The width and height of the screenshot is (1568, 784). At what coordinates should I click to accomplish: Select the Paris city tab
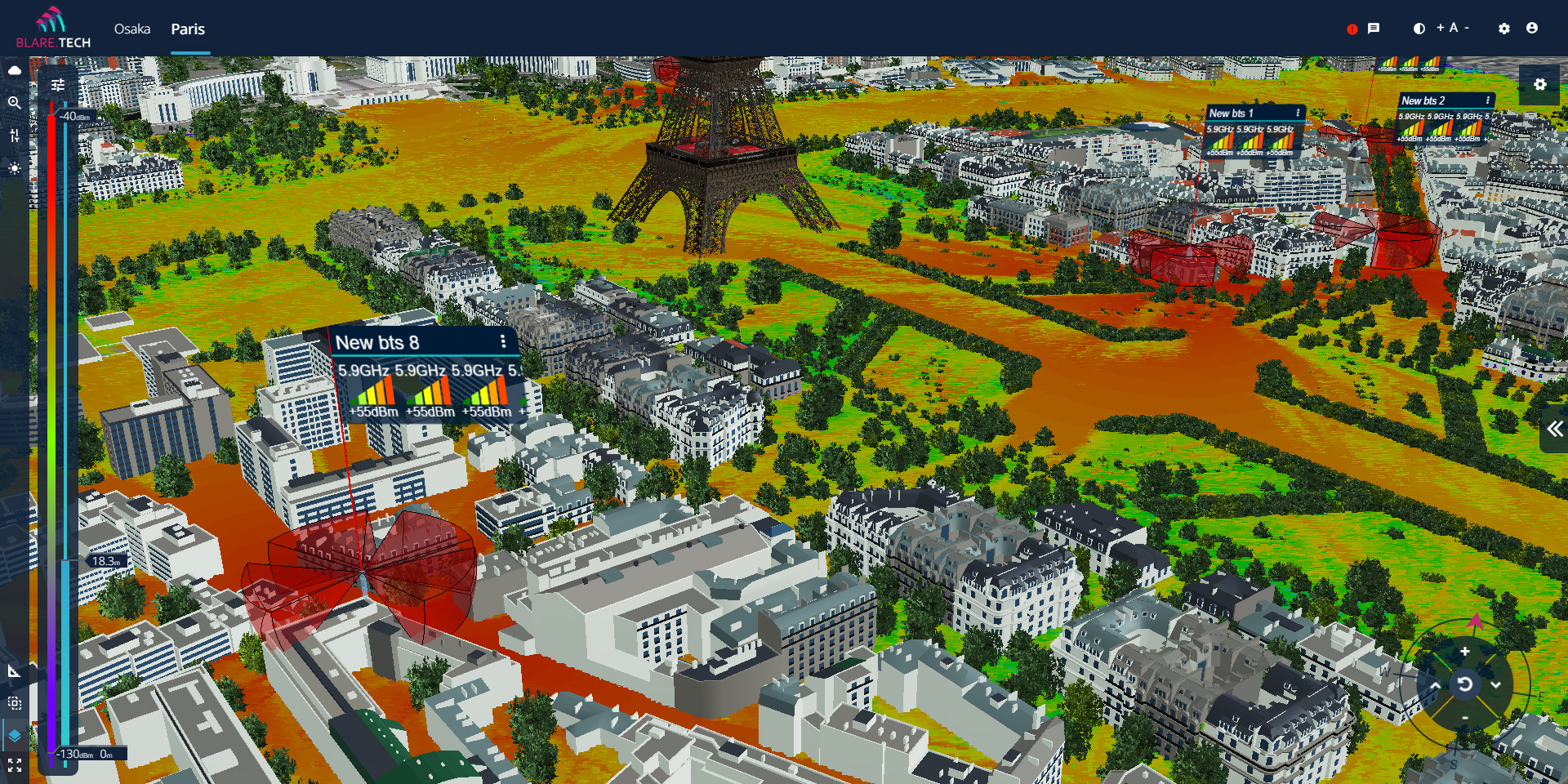pyautogui.click(x=188, y=29)
